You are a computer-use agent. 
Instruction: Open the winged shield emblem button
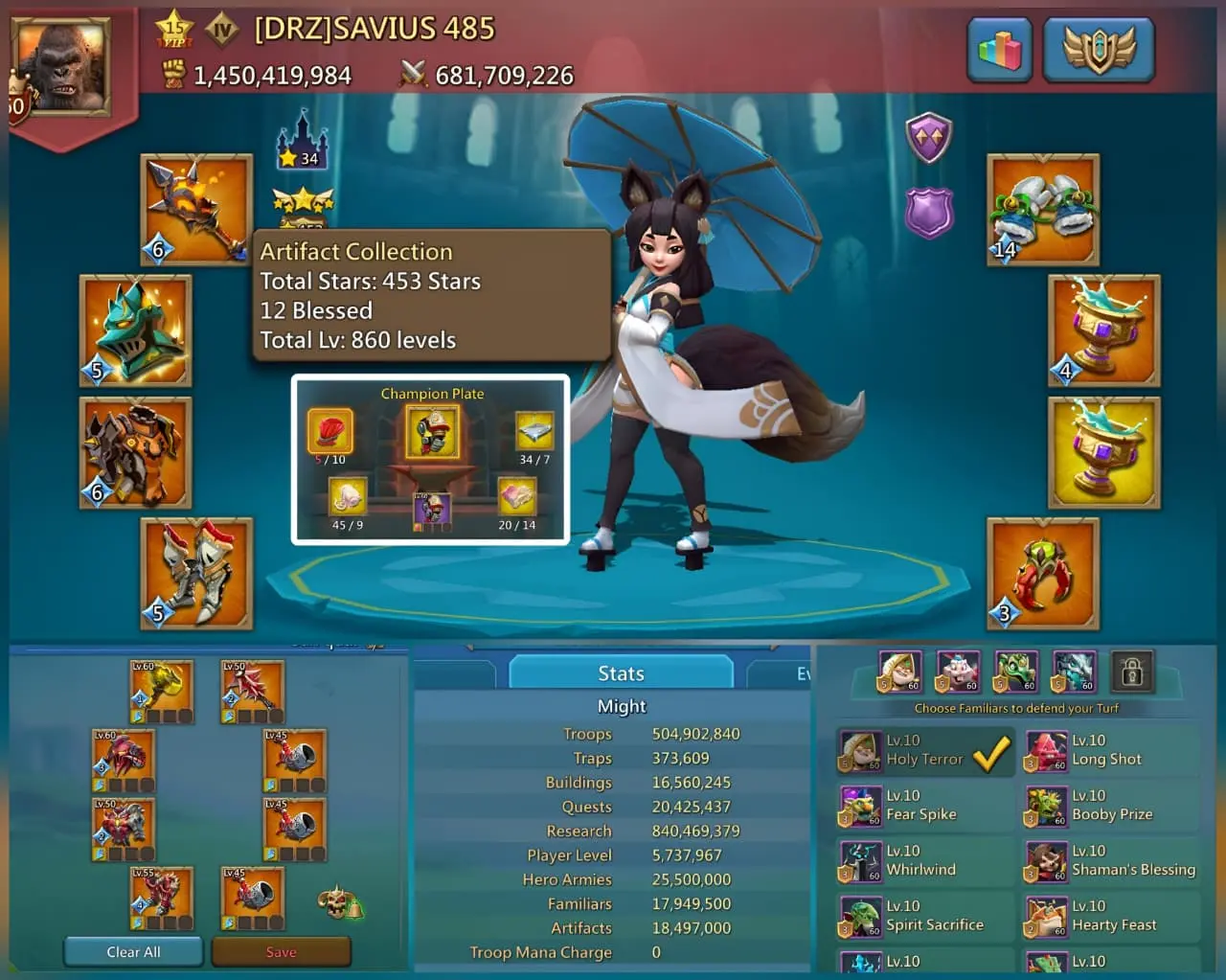(1099, 49)
